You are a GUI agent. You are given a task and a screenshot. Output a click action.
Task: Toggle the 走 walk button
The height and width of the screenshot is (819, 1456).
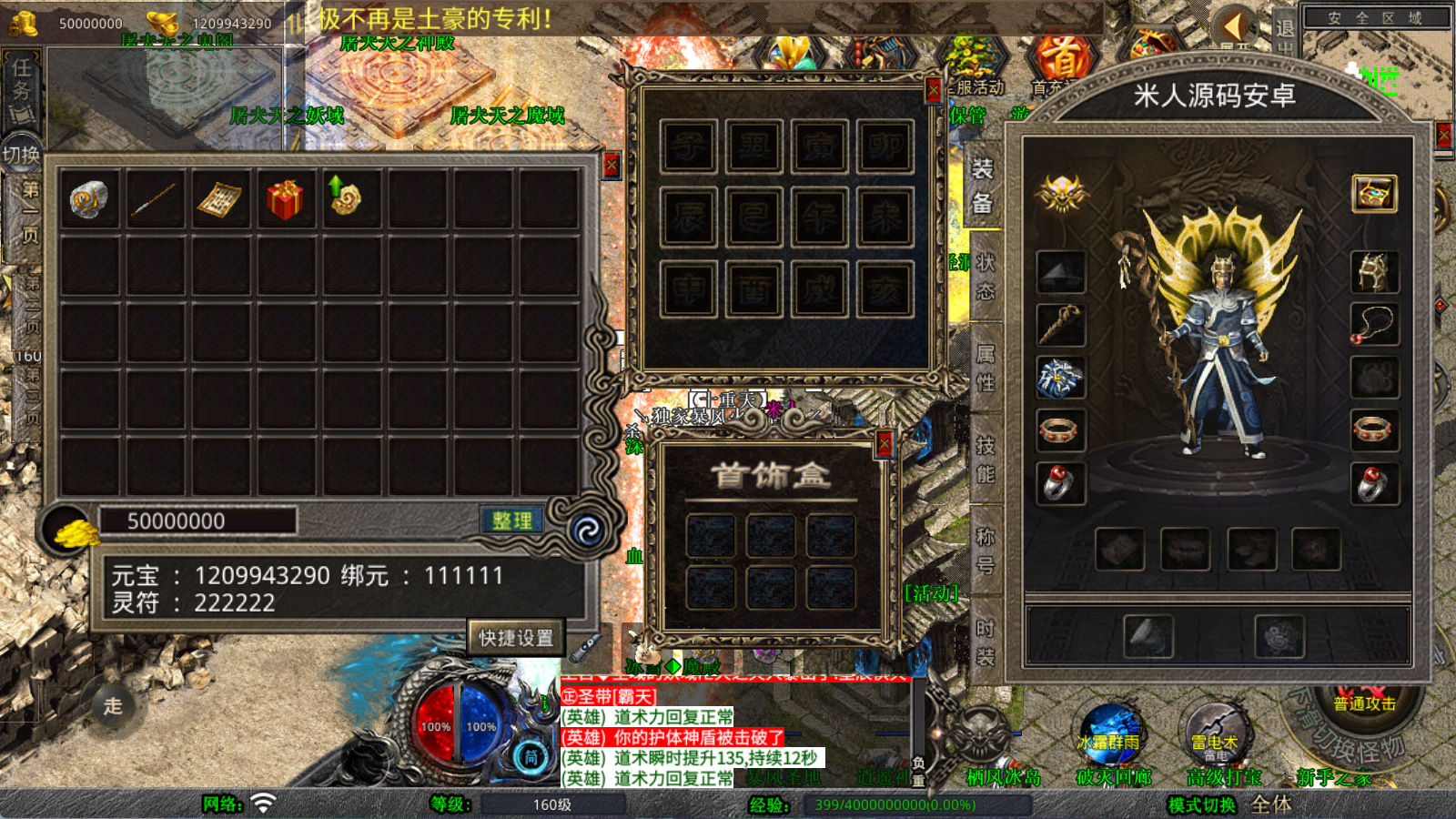[113, 705]
